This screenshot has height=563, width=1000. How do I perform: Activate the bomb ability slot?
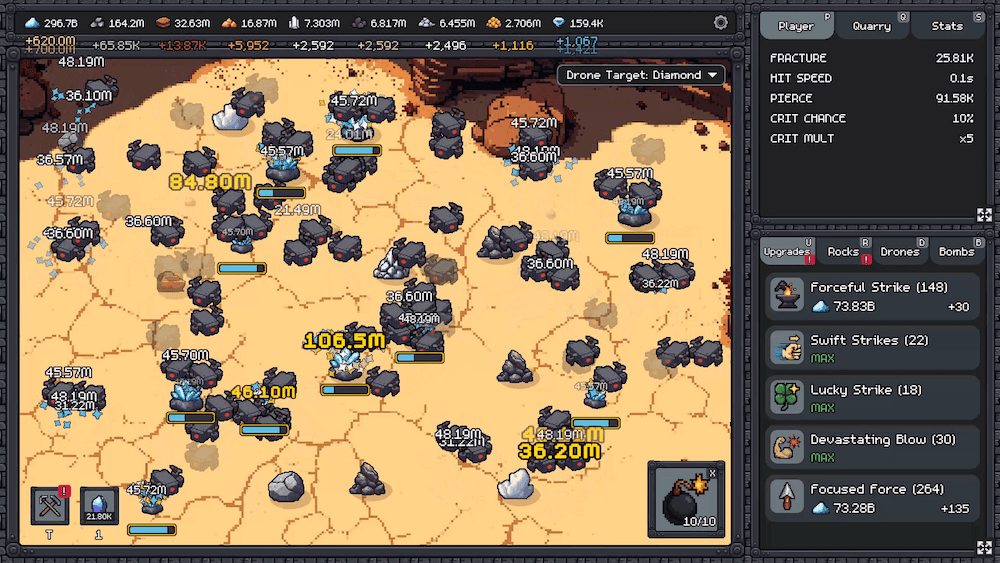685,500
